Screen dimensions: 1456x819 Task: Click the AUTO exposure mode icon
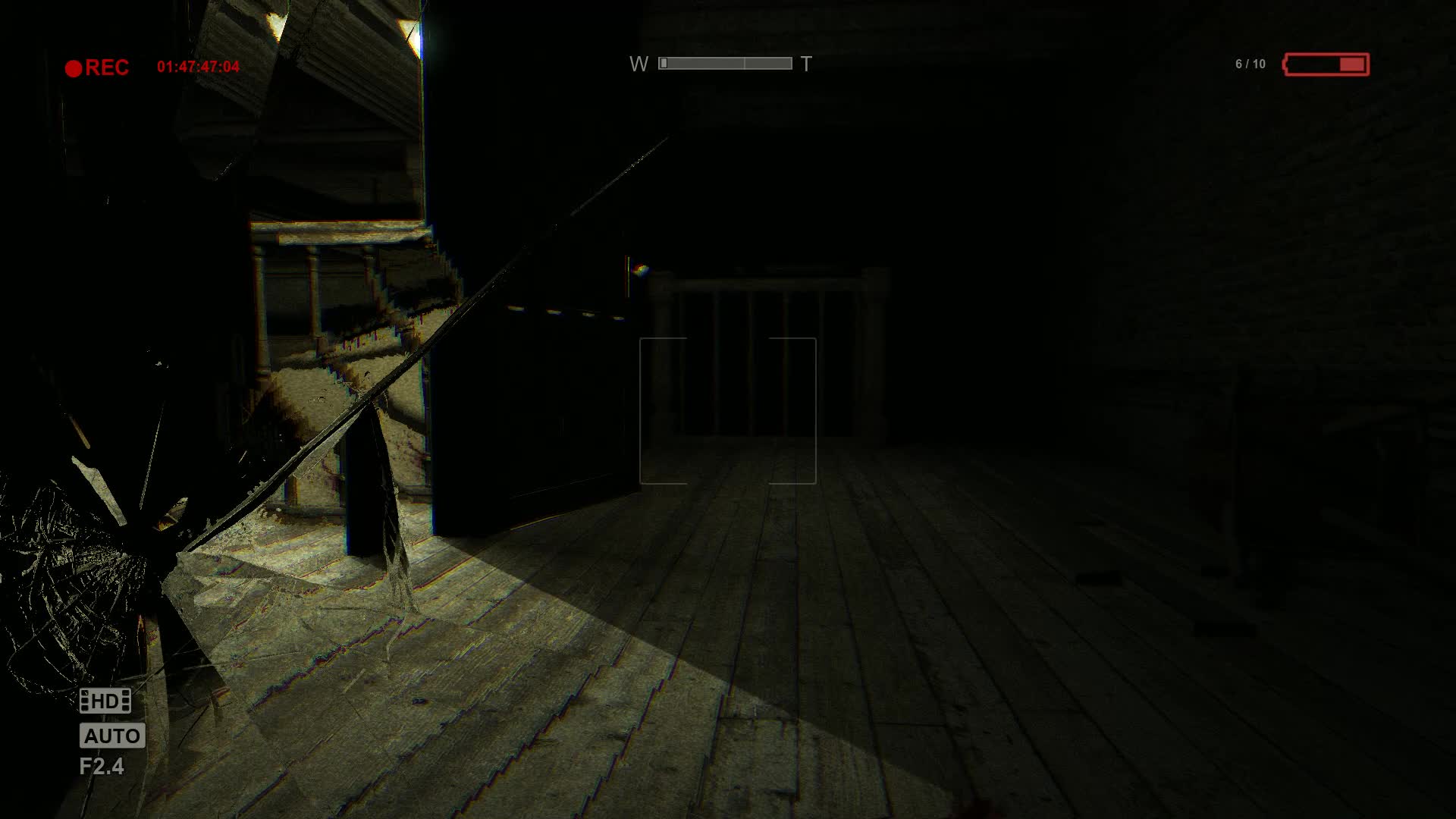point(111,735)
